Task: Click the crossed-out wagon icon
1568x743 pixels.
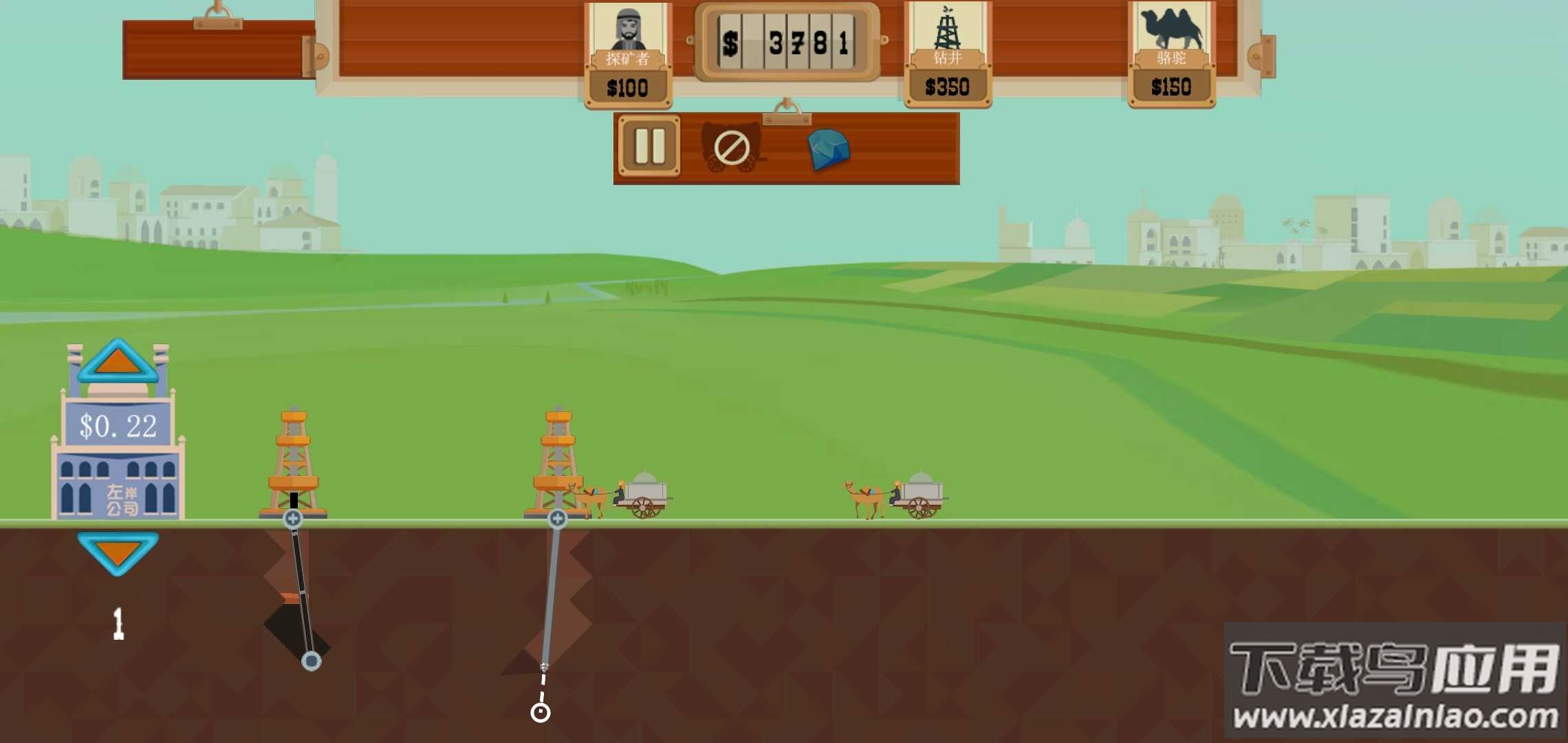Action: [731, 147]
